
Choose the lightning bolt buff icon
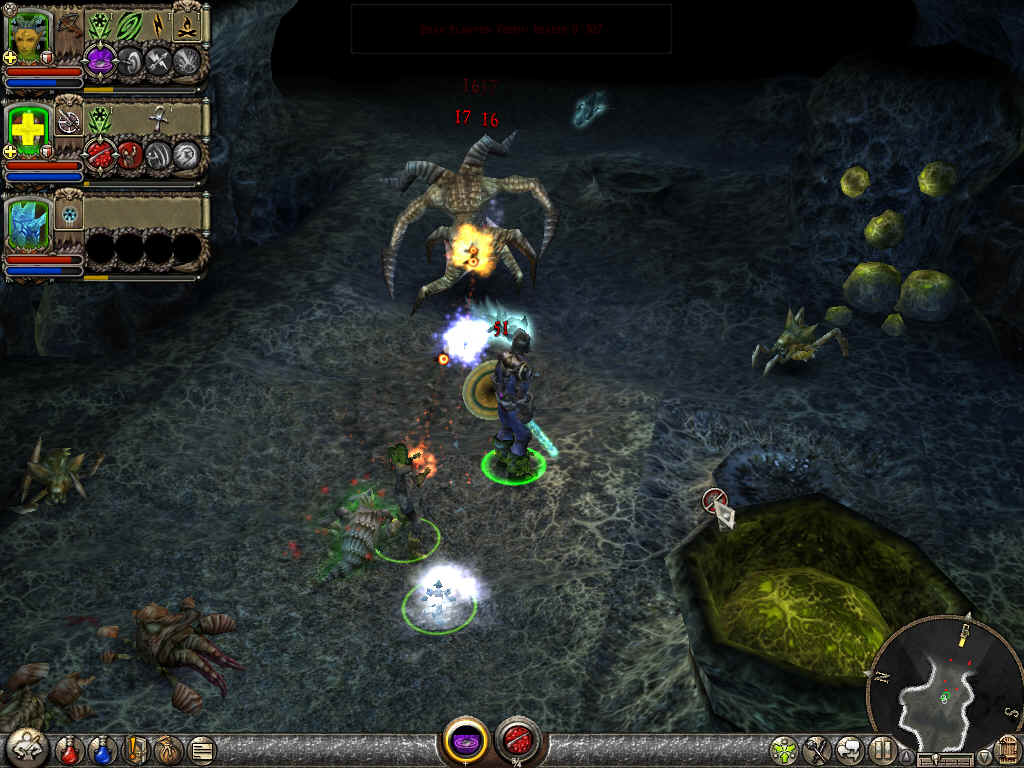[159, 25]
